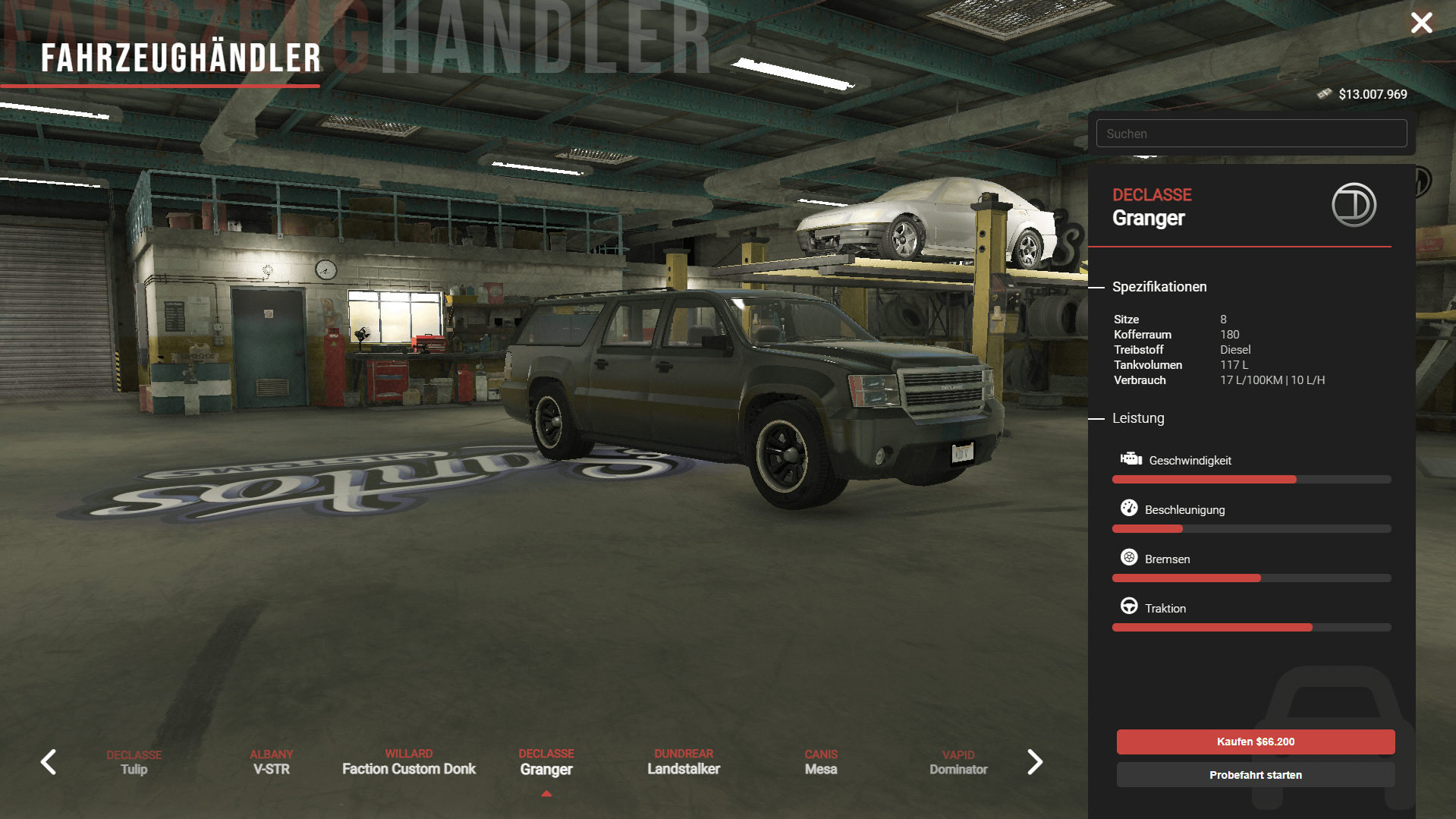Select the Canis Mesa
The width and height of the screenshot is (1456, 819).
[821, 762]
